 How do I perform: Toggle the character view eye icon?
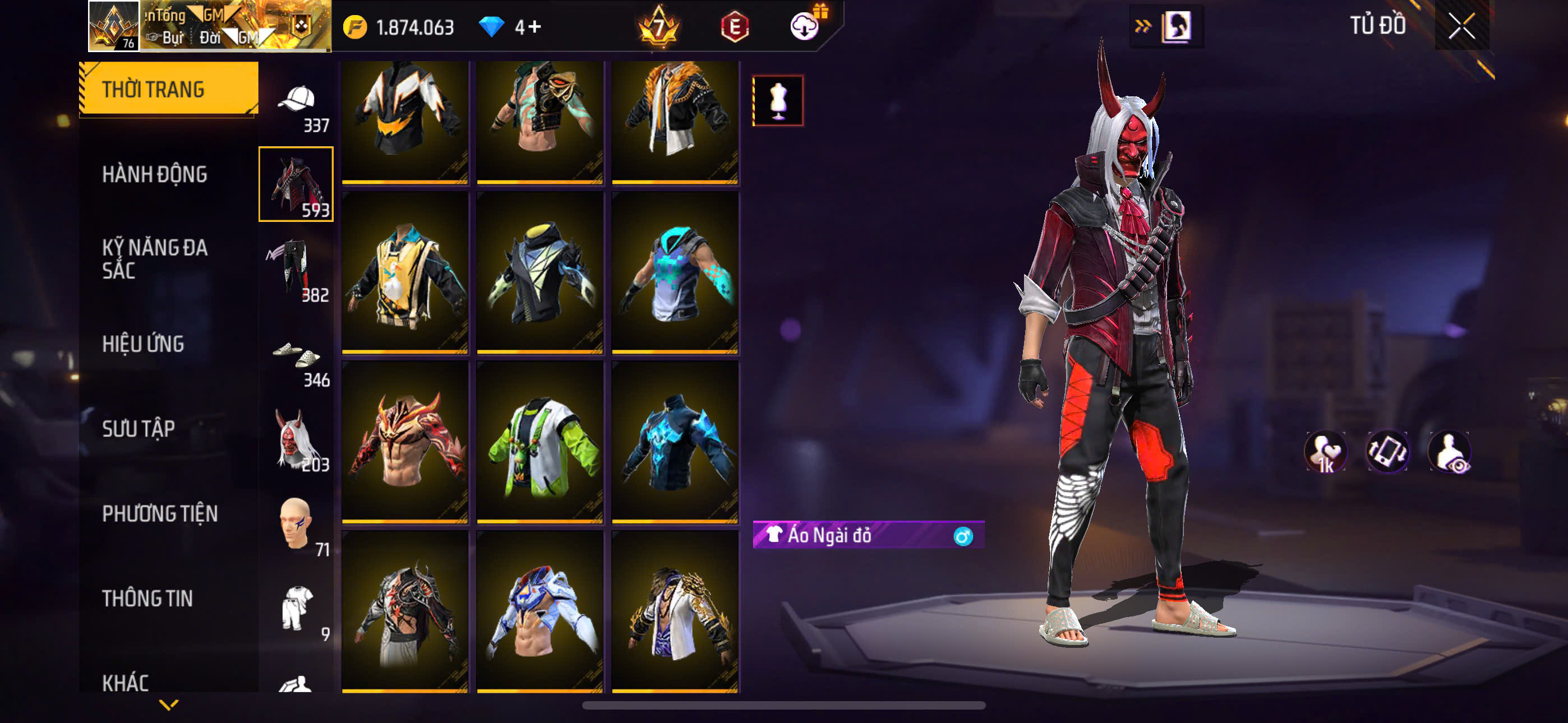coord(1450,452)
